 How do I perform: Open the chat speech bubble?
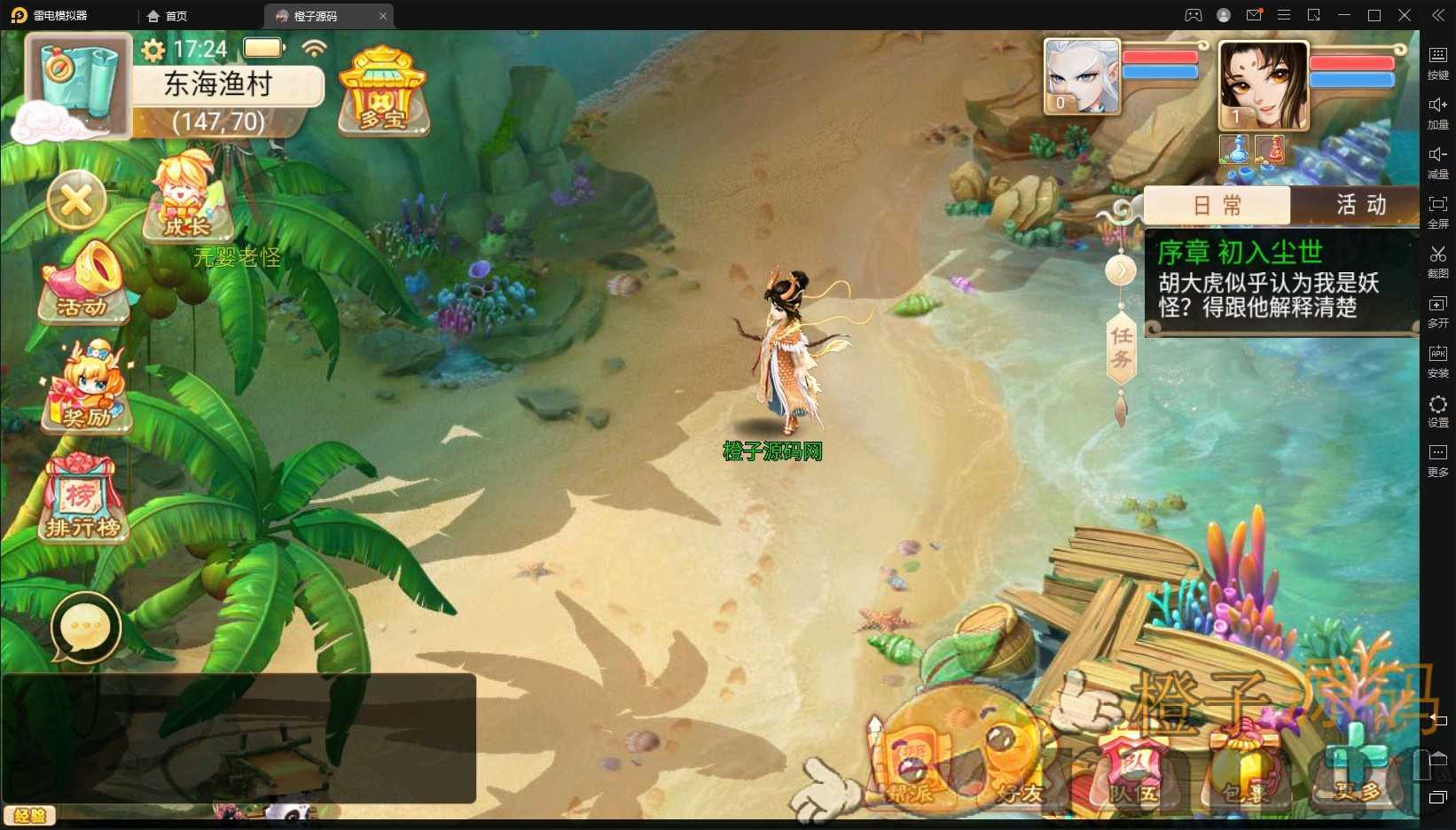[x=86, y=628]
